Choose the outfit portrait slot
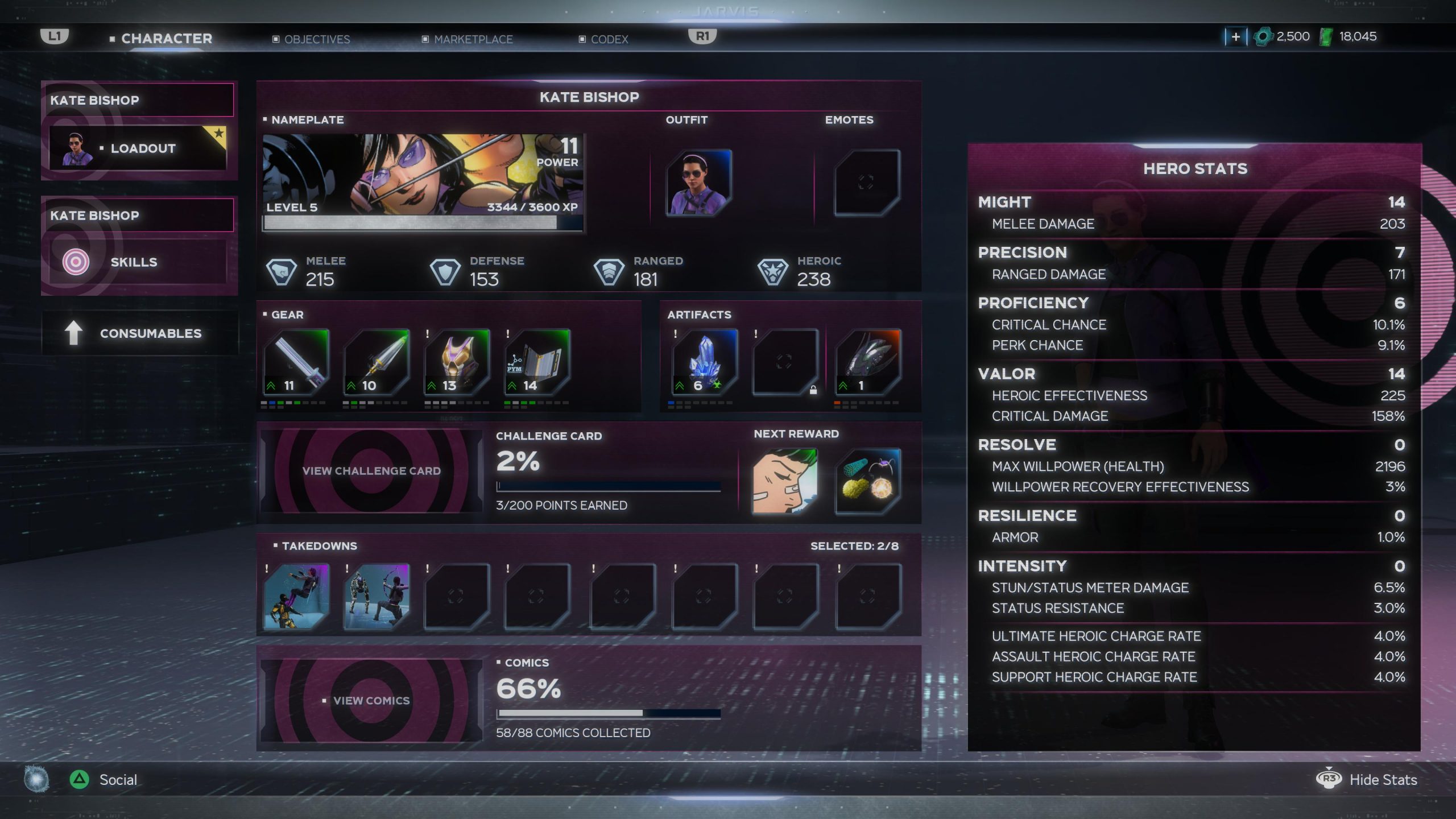Viewport: 1456px width, 819px height. [x=698, y=182]
